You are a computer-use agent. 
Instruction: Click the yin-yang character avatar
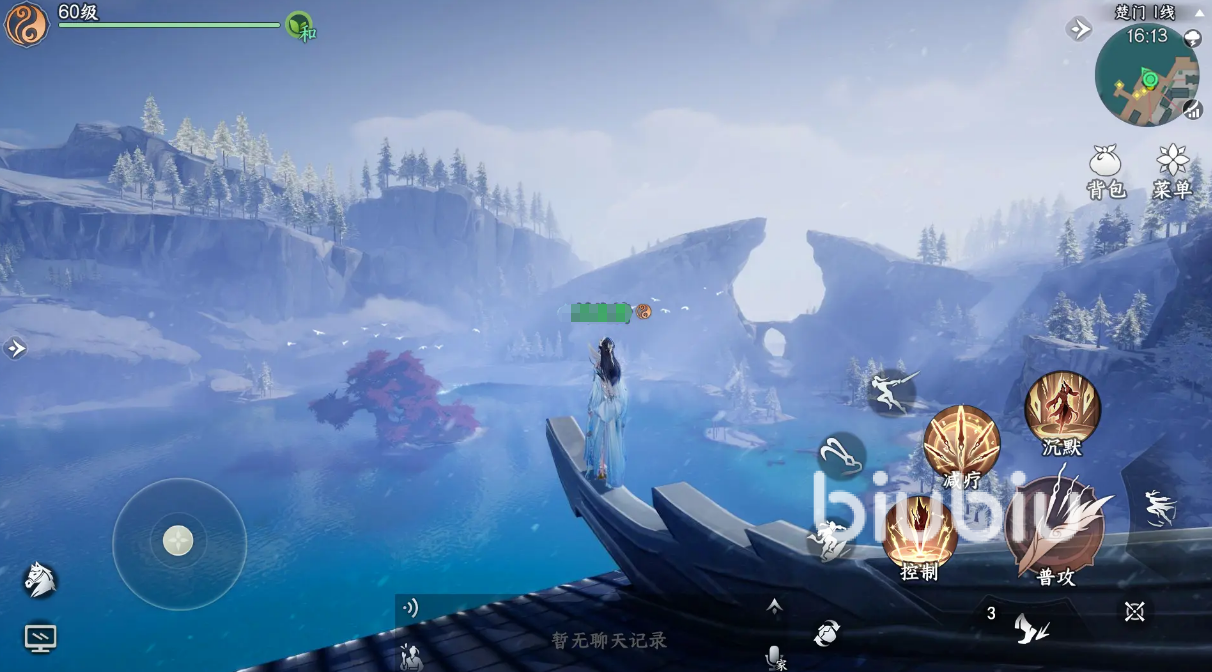coord(26,26)
